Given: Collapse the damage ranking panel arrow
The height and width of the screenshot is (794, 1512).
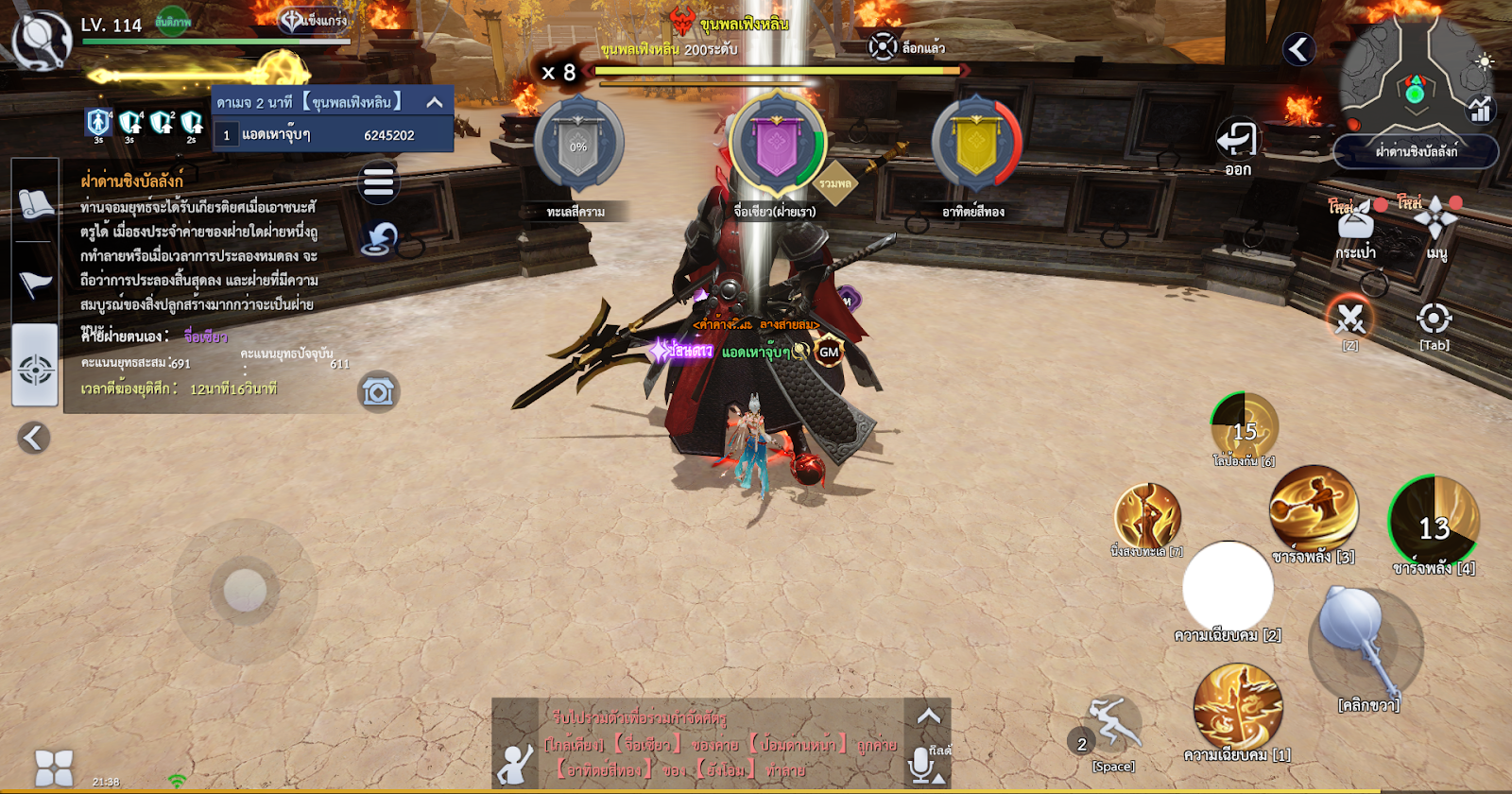Looking at the screenshot, I should pyautogui.click(x=435, y=102).
